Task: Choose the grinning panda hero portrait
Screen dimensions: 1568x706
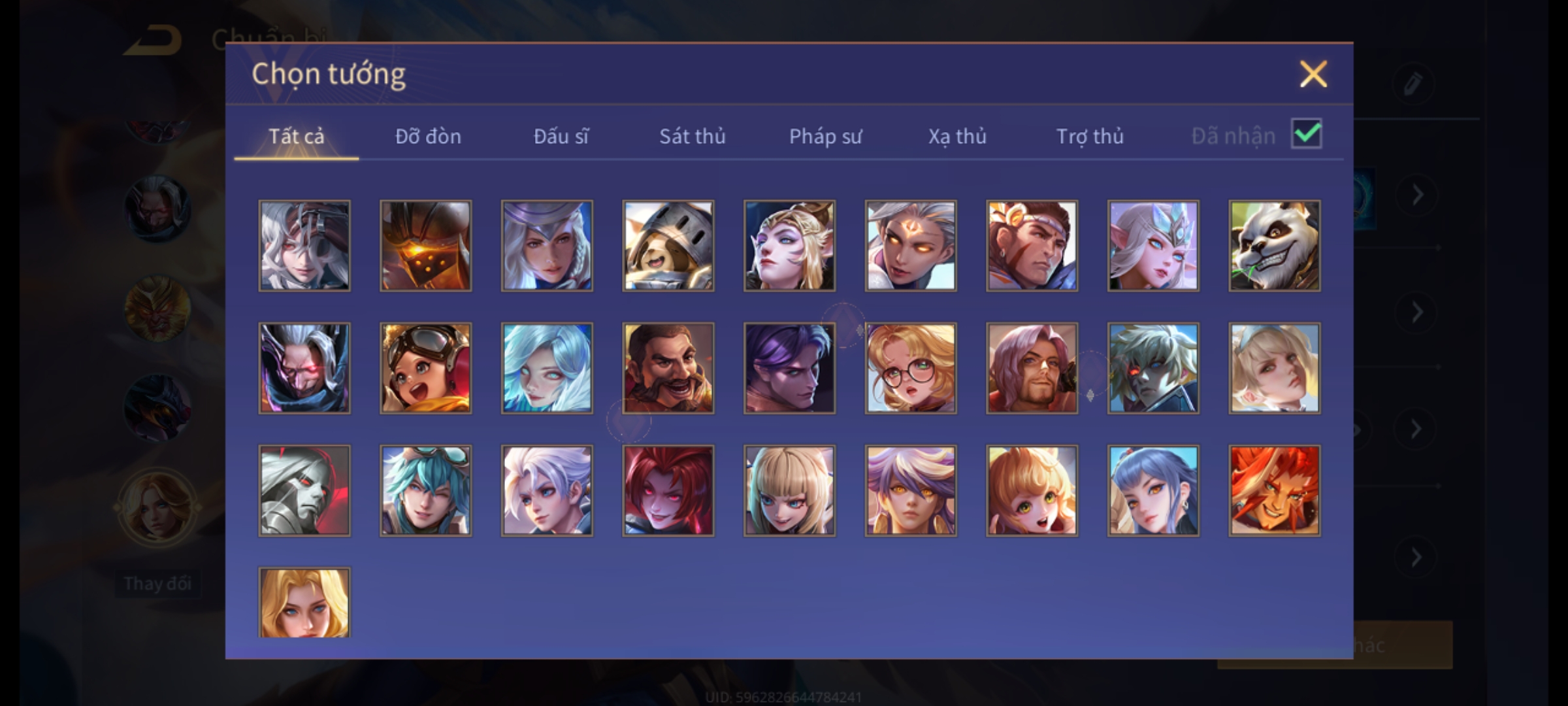Action: (1274, 246)
